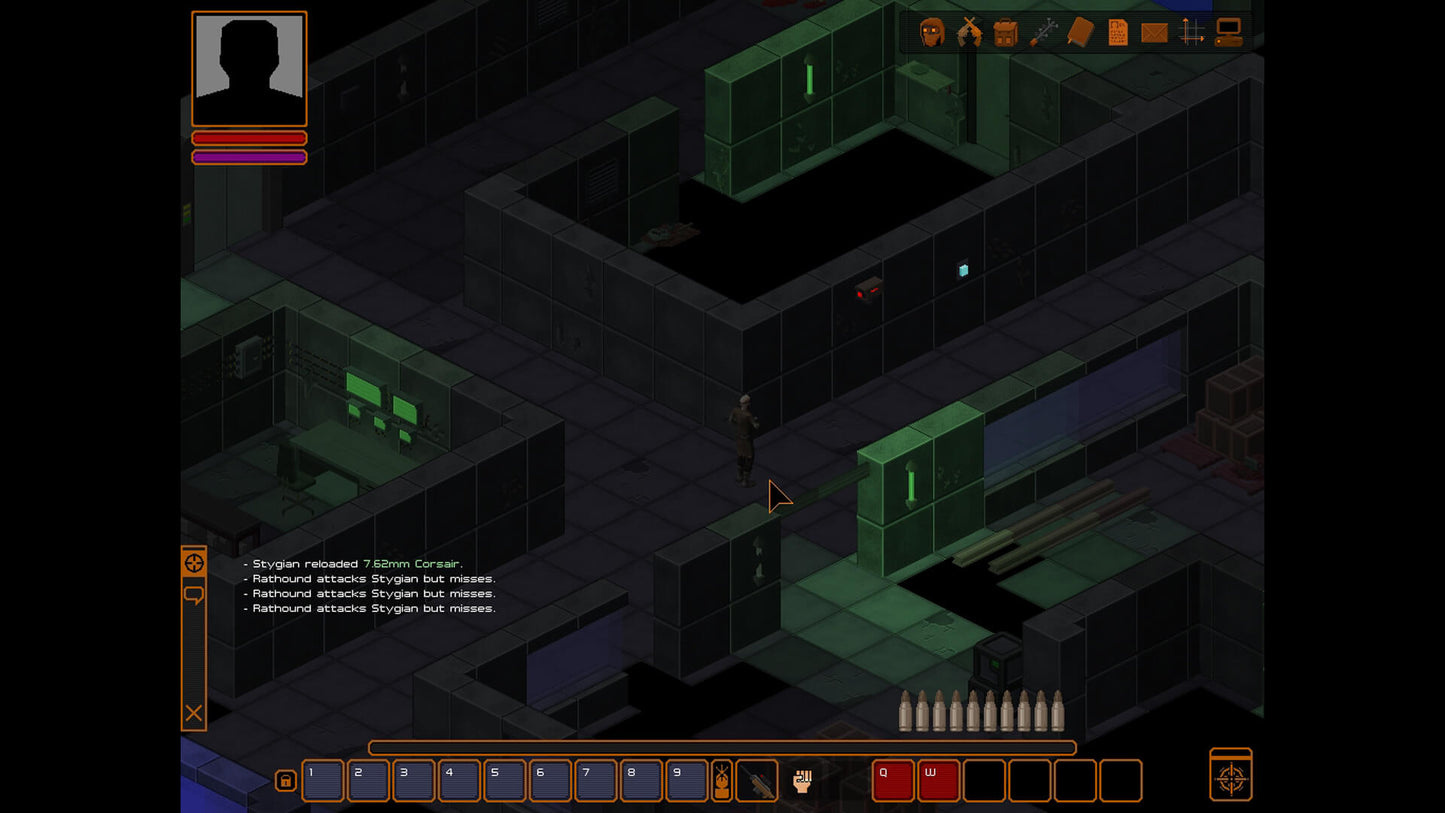
Task: Open game options via computer icon
Action: point(1228,33)
